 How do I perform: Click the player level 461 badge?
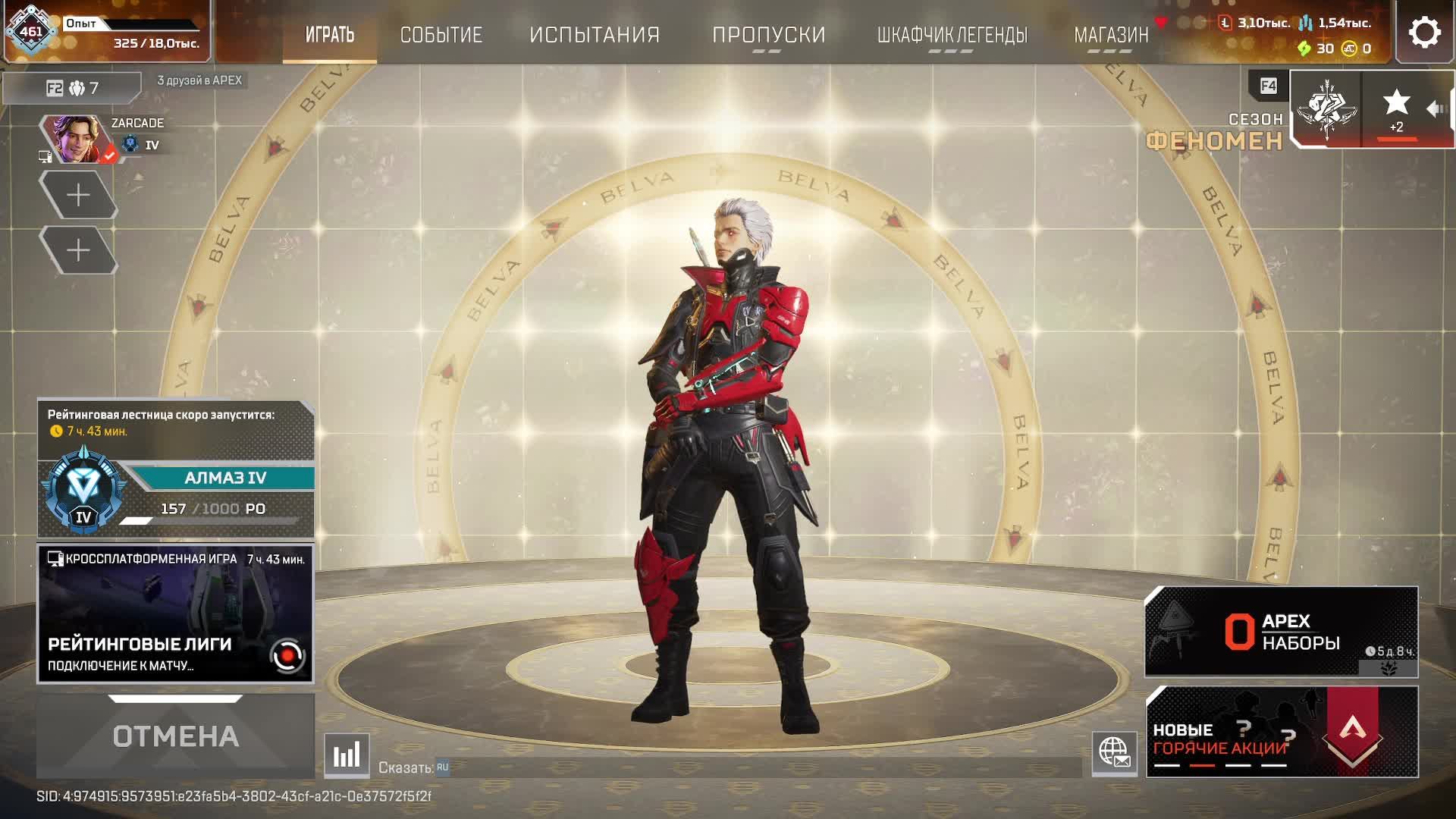[x=31, y=32]
